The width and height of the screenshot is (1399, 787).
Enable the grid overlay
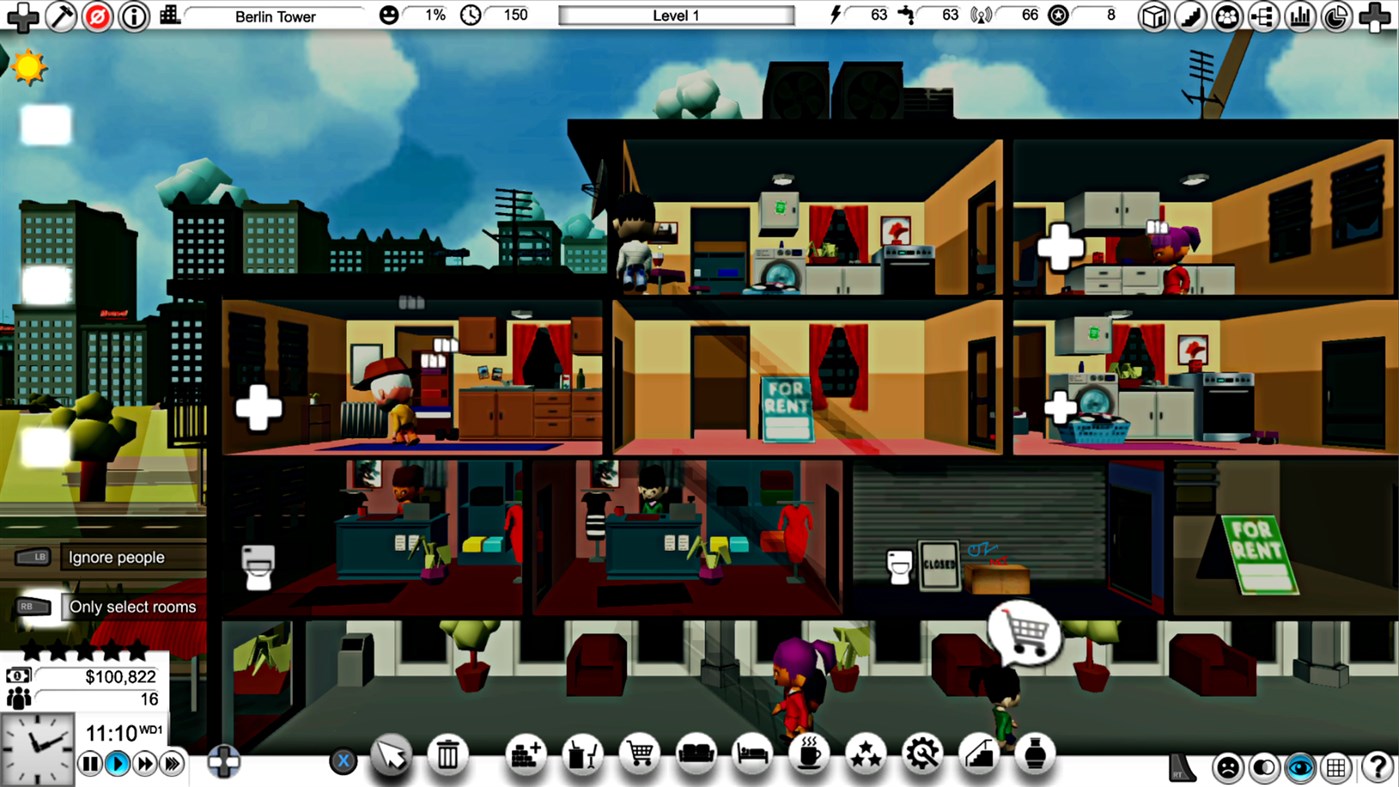1337,767
